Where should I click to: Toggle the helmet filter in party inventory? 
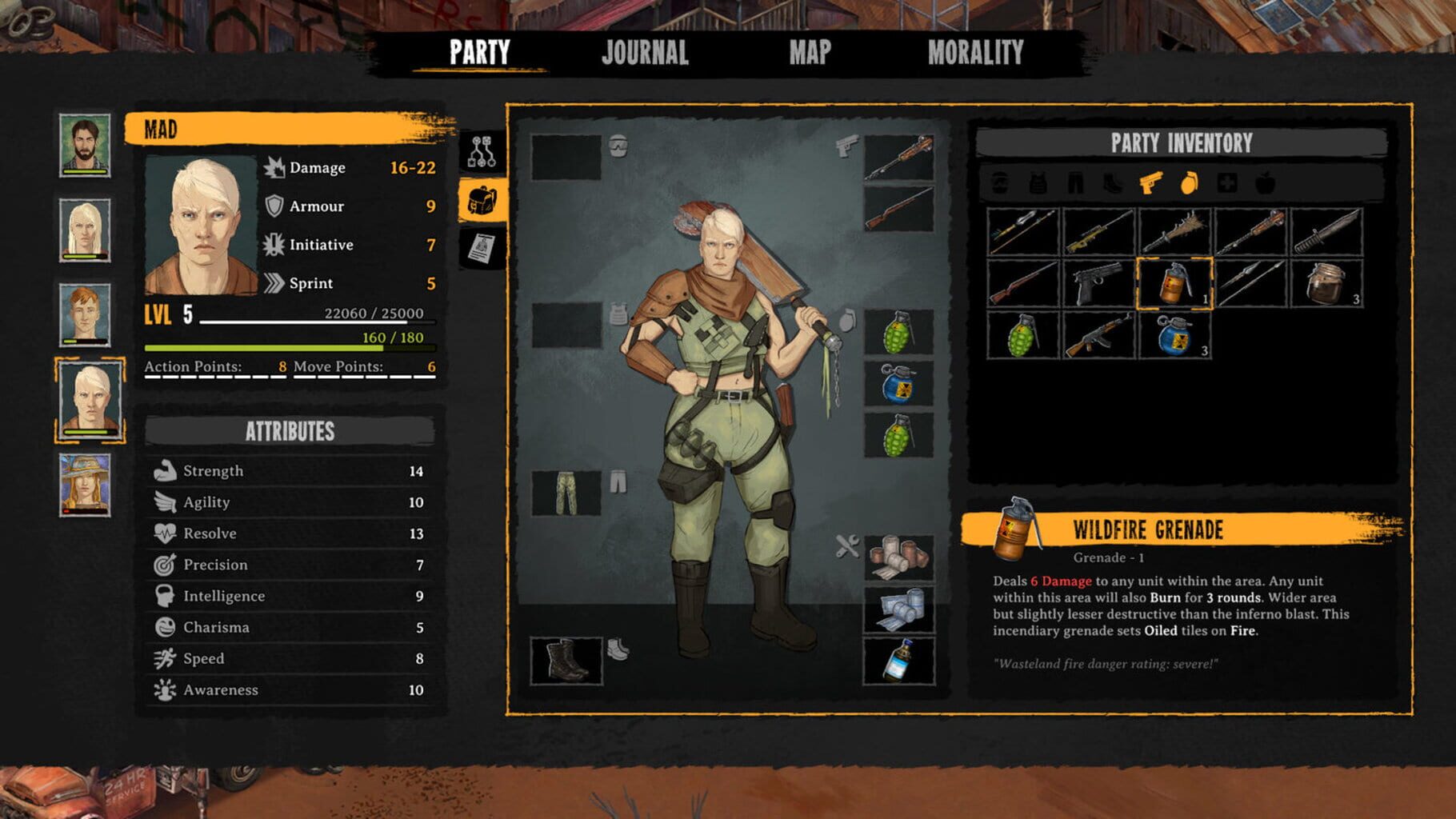click(x=998, y=184)
